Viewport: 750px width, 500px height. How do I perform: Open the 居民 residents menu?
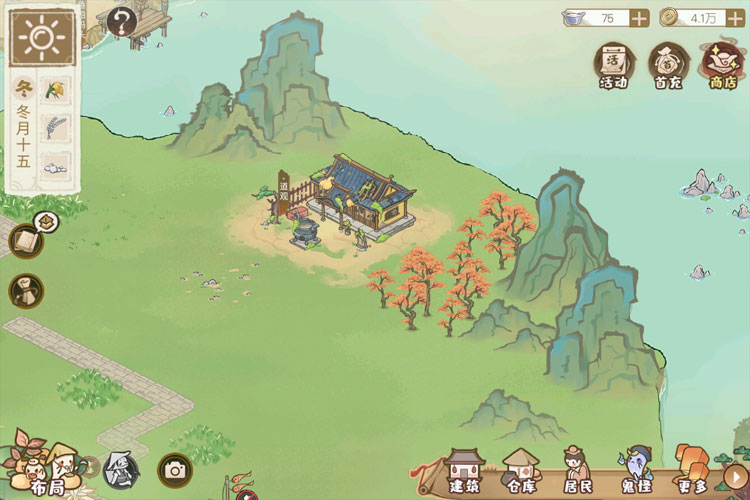point(577,471)
